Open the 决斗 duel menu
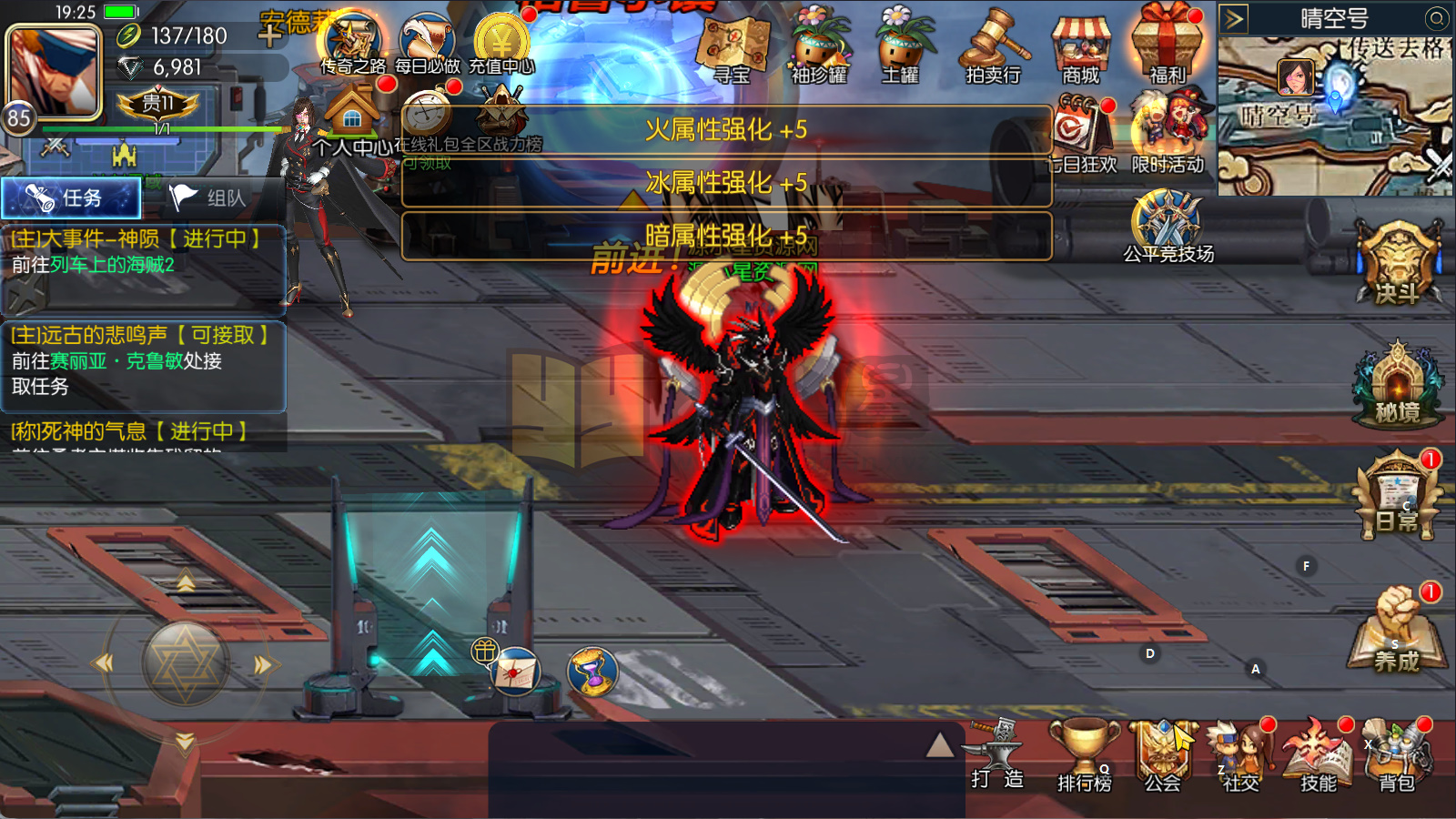Image resolution: width=1456 pixels, height=819 pixels. [x=1397, y=264]
